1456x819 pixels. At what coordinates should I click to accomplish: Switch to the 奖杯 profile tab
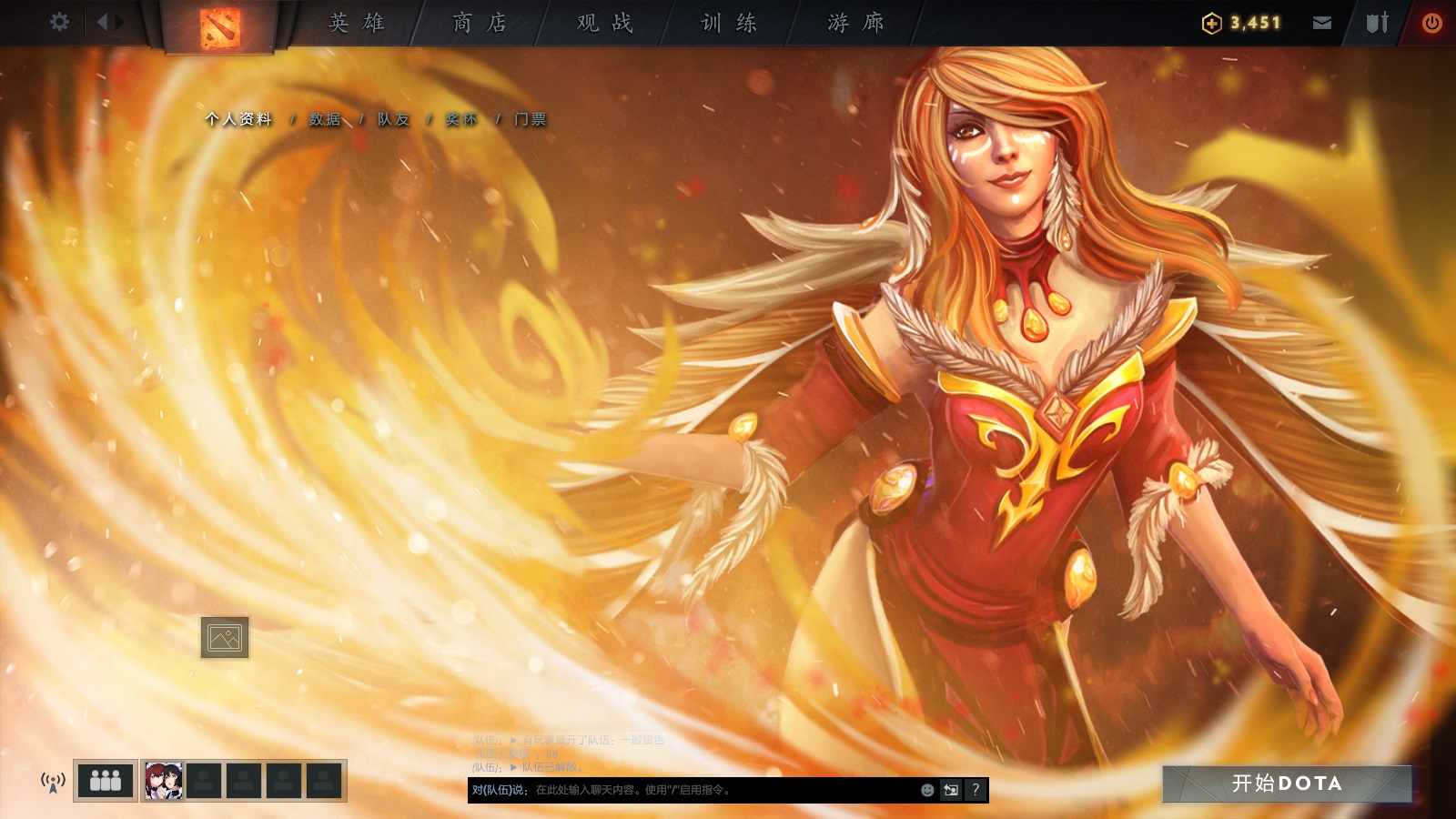click(463, 118)
